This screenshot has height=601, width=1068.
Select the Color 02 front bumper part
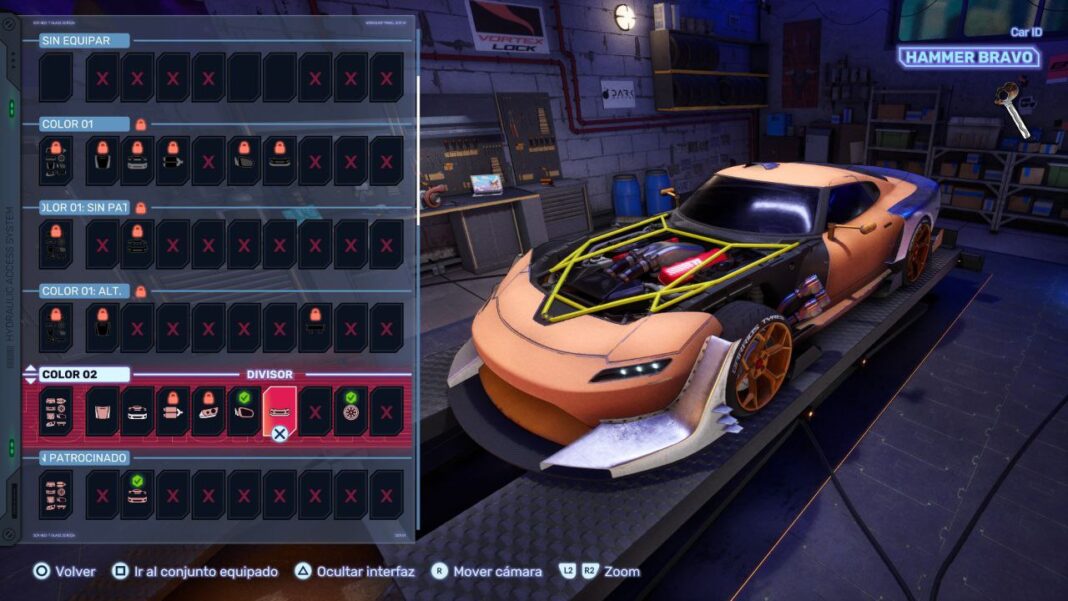[137, 412]
